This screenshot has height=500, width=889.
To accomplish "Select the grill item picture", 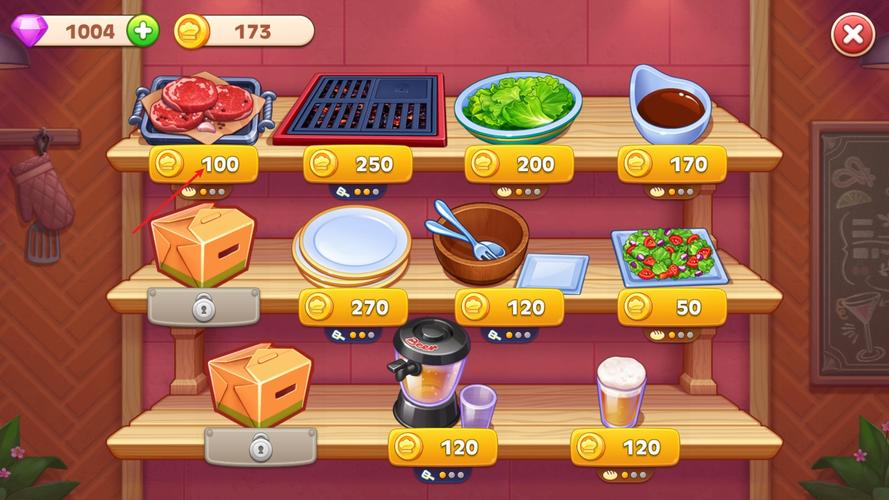I will pos(359,105).
